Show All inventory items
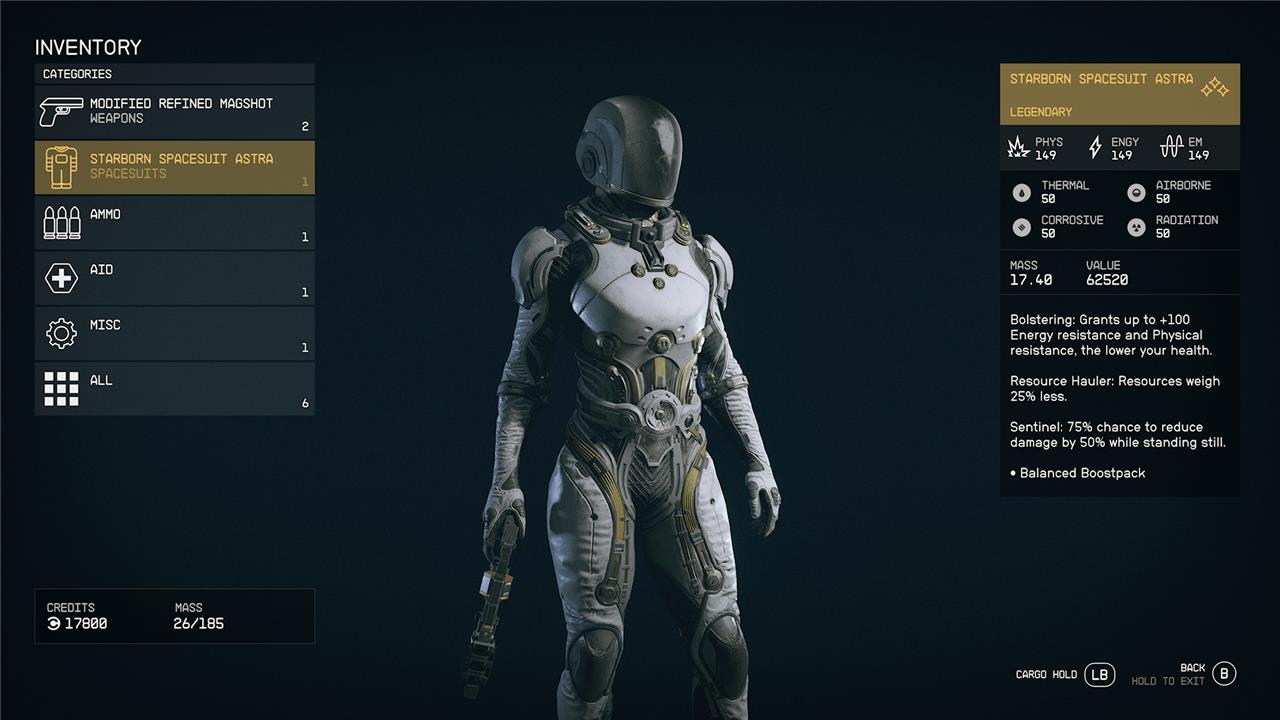The width and height of the screenshot is (1280, 720). click(x=175, y=388)
